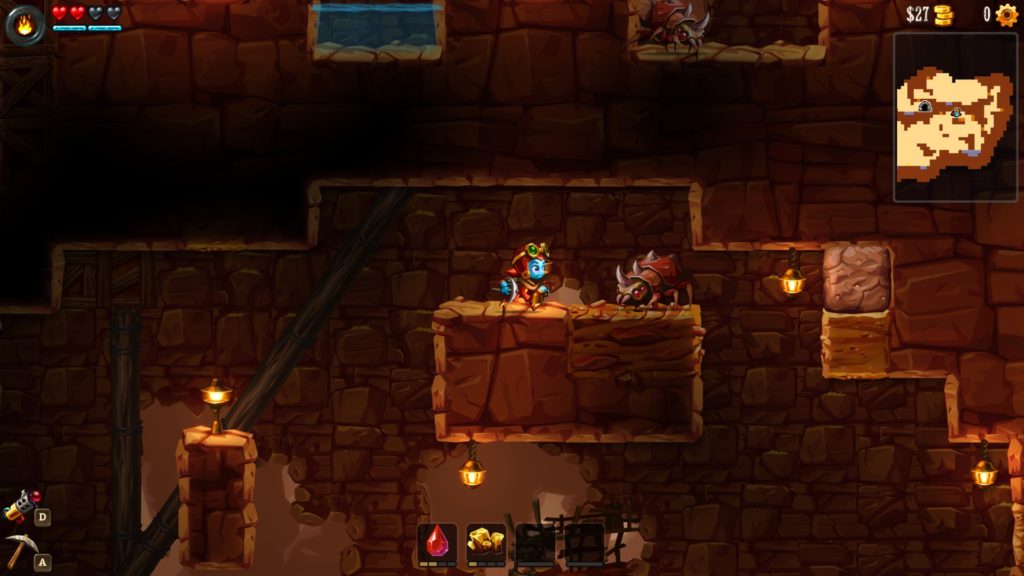
Task: Click the orange cog upgrade icon
Action: click(1006, 15)
